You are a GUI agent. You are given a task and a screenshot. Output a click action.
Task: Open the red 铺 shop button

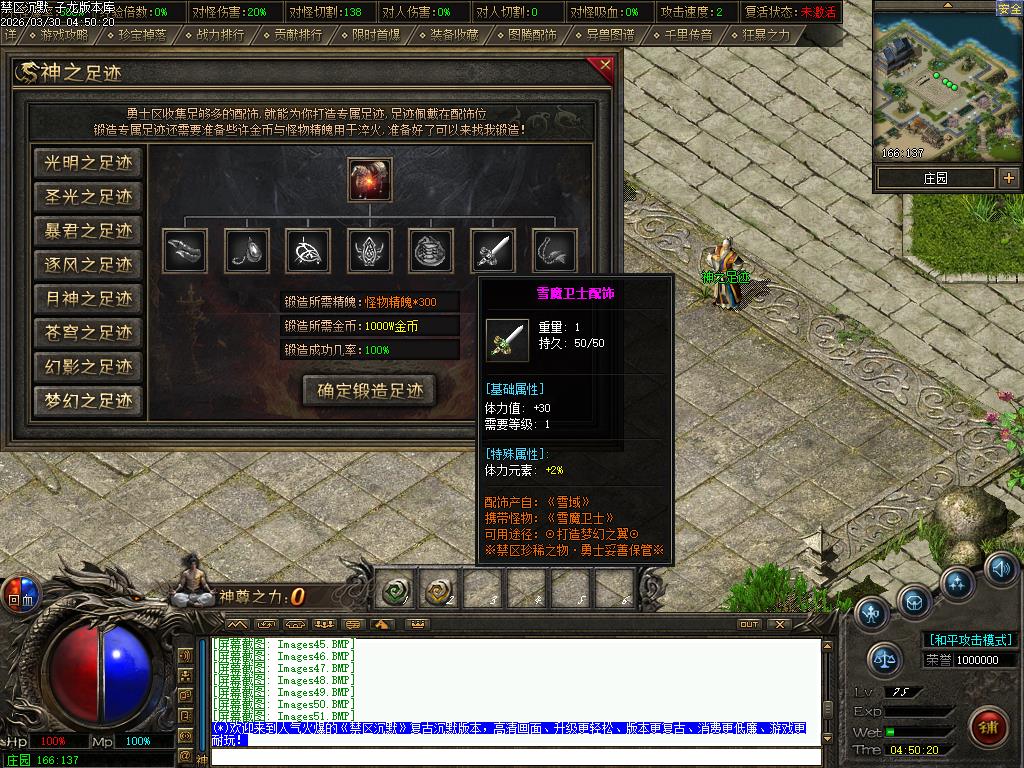pyautogui.click(x=988, y=725)
